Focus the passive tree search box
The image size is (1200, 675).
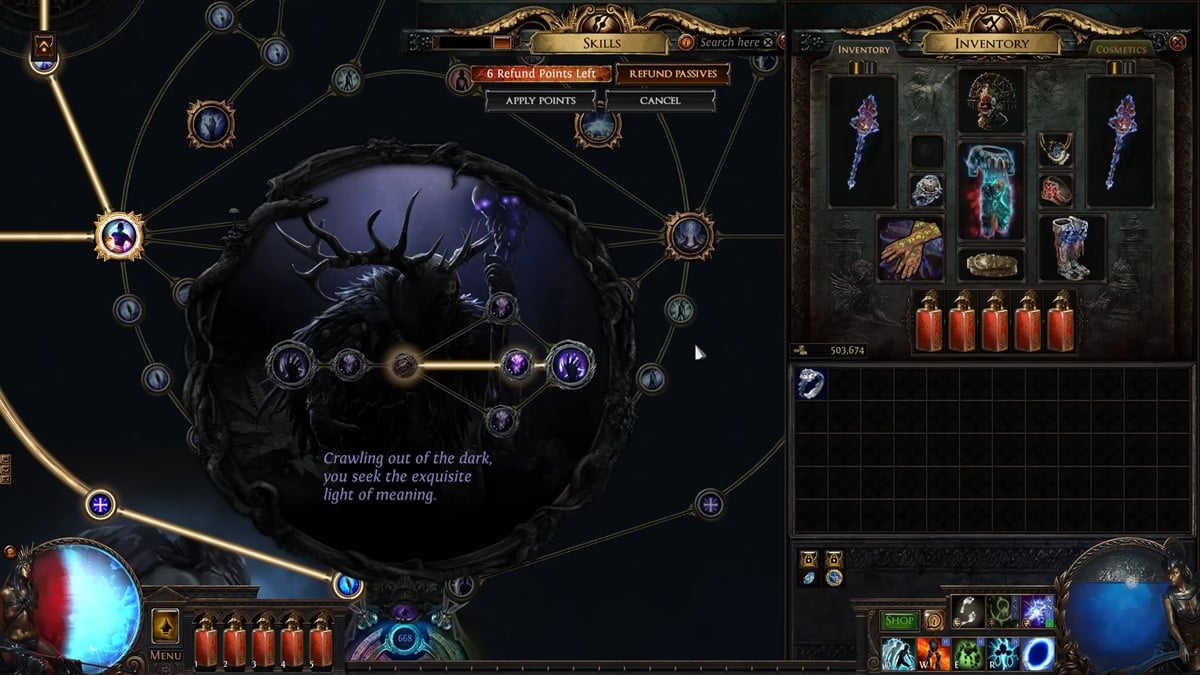[x=729, y=42]
